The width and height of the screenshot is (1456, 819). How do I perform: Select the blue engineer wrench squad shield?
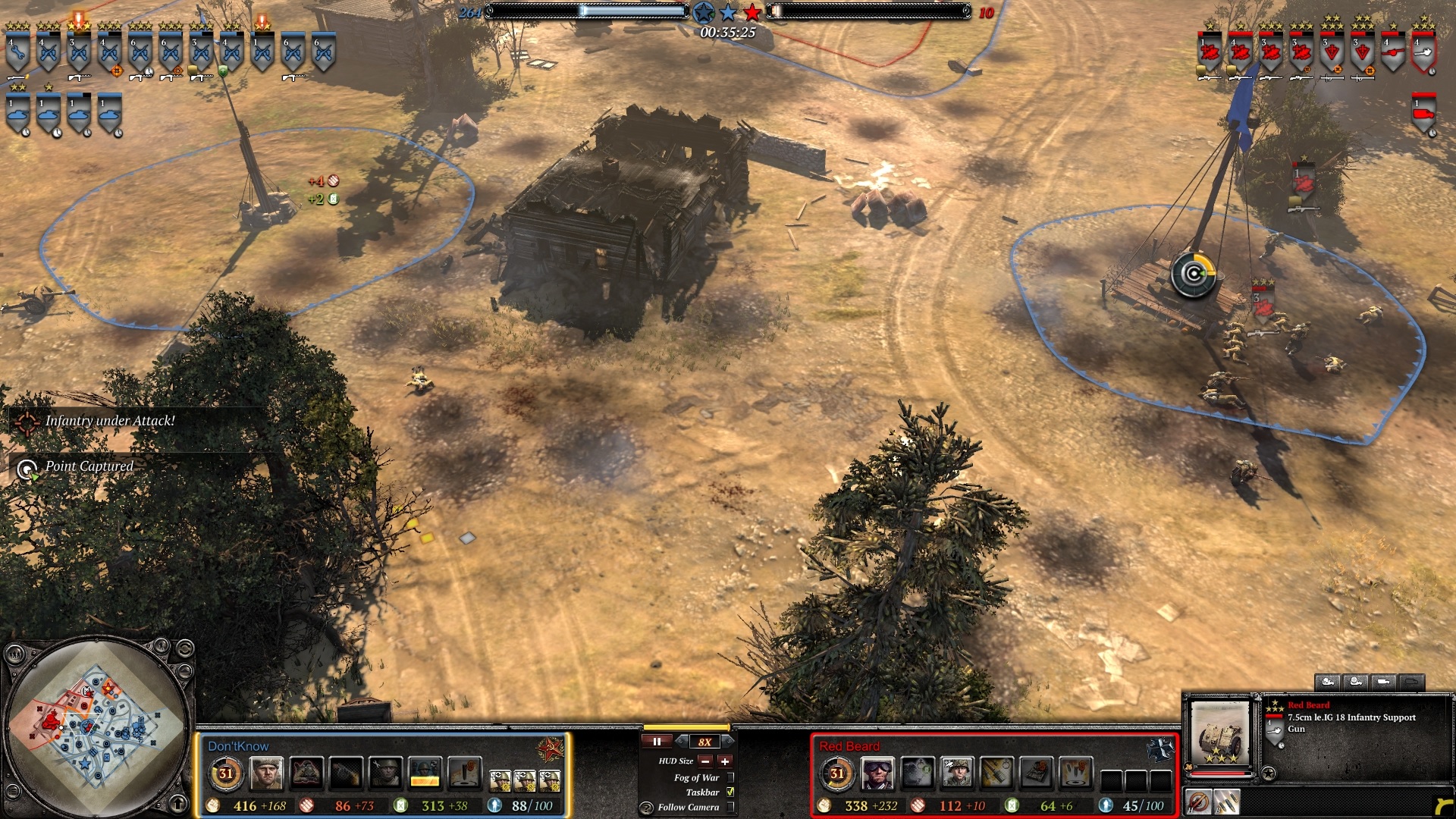pyautogui.click(x=17, y=53)
